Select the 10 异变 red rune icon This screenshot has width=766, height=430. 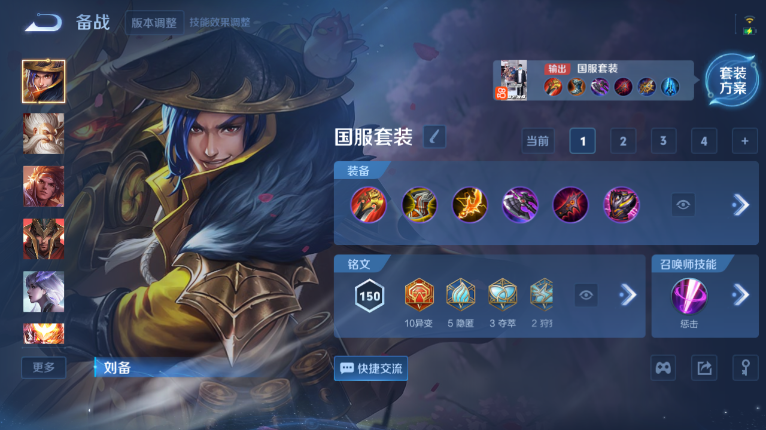[x=418, y=294]
